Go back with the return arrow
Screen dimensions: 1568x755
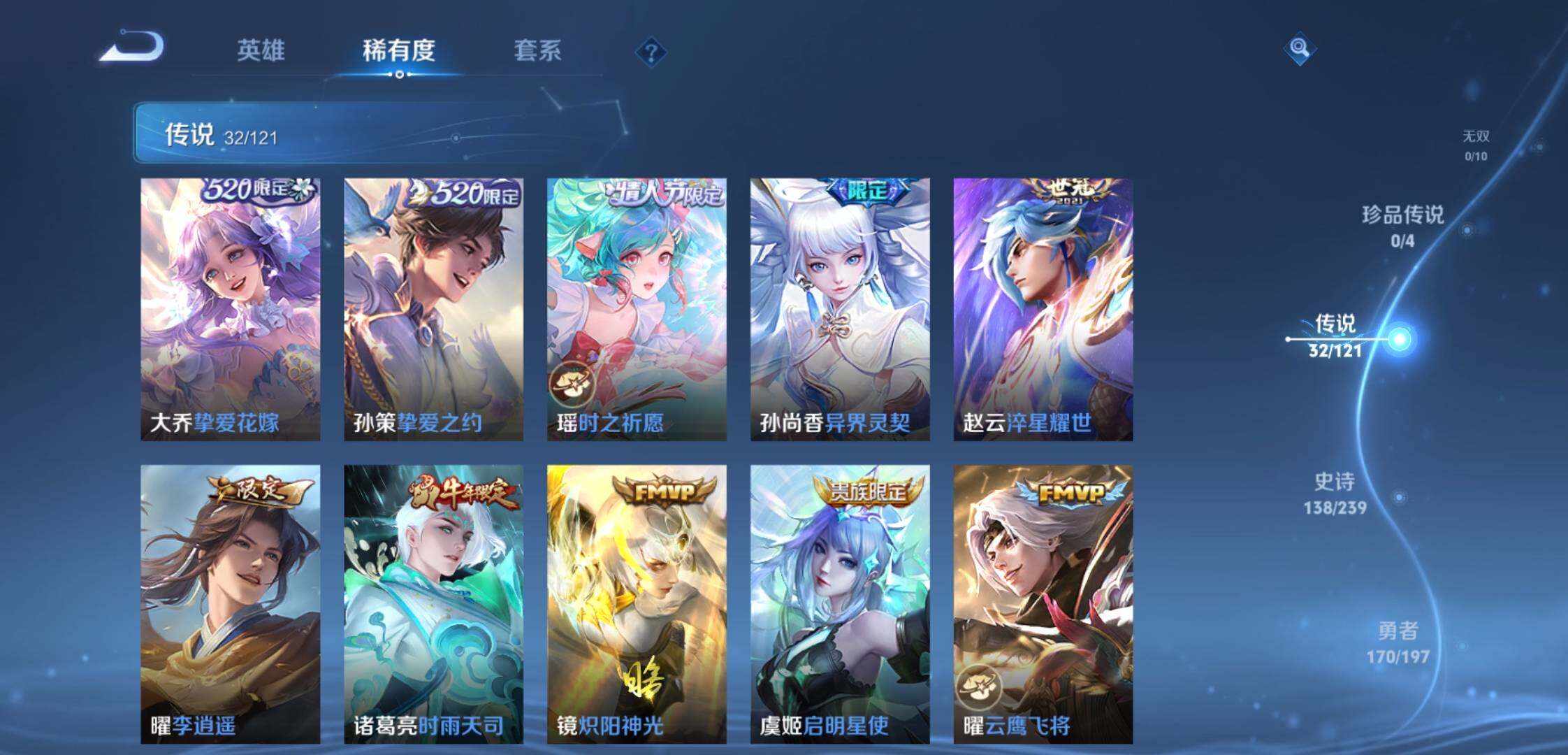[x=133, y=48]
